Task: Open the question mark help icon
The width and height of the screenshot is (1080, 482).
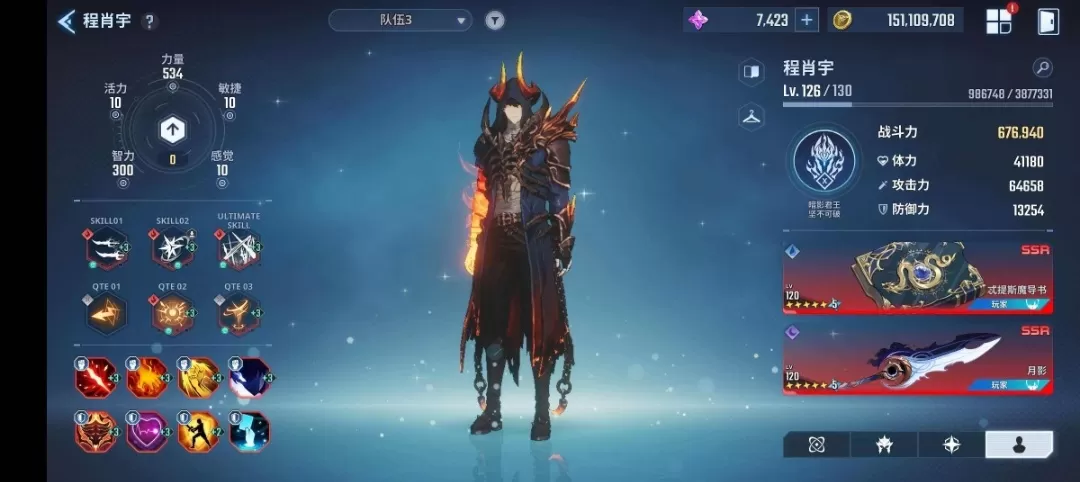Action: [x=150, y=21]
